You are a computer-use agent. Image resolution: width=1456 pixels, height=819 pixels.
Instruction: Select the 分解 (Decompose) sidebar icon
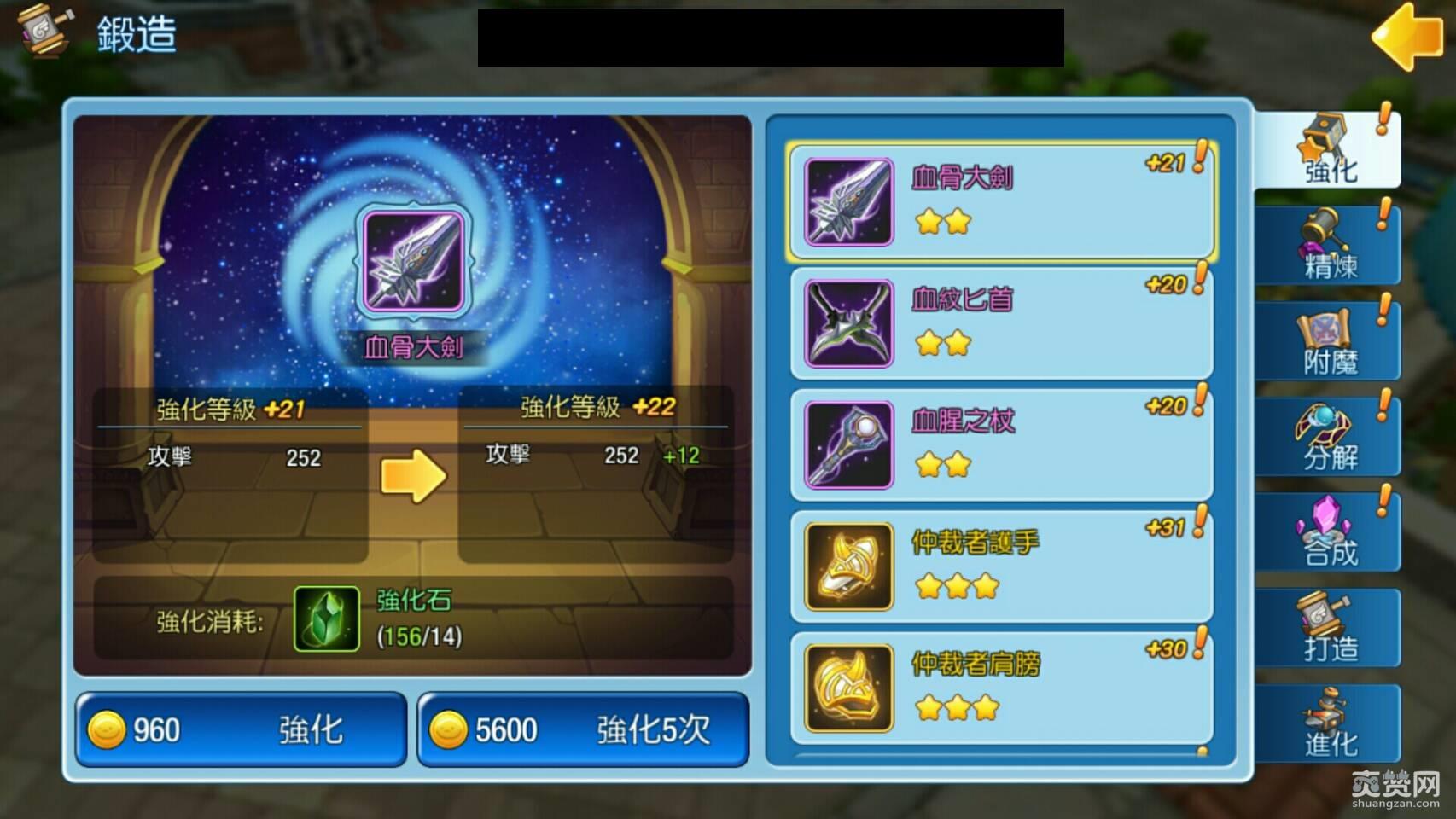pos(1328,437)
